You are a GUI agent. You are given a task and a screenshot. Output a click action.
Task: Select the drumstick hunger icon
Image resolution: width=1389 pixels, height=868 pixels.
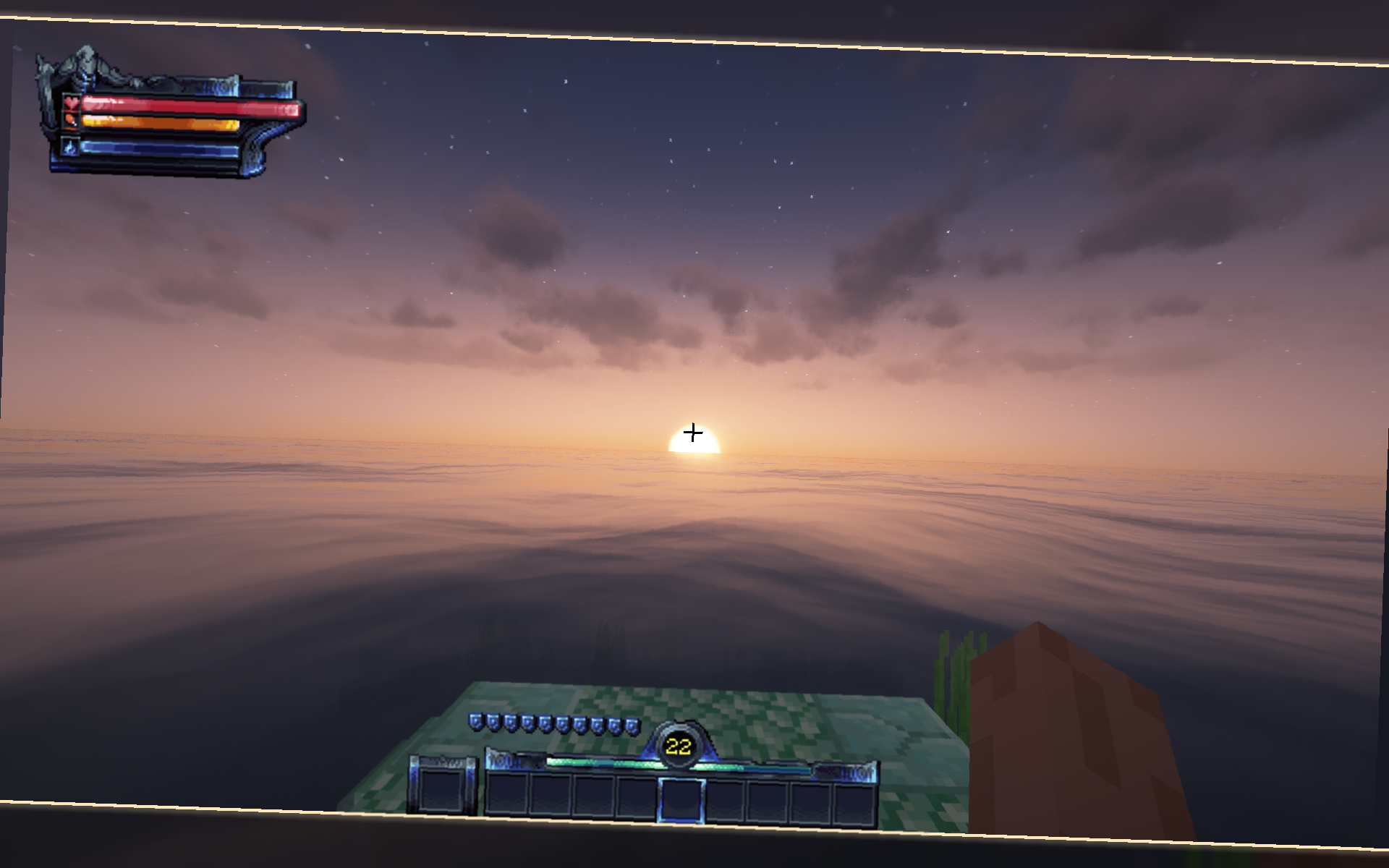69,122
